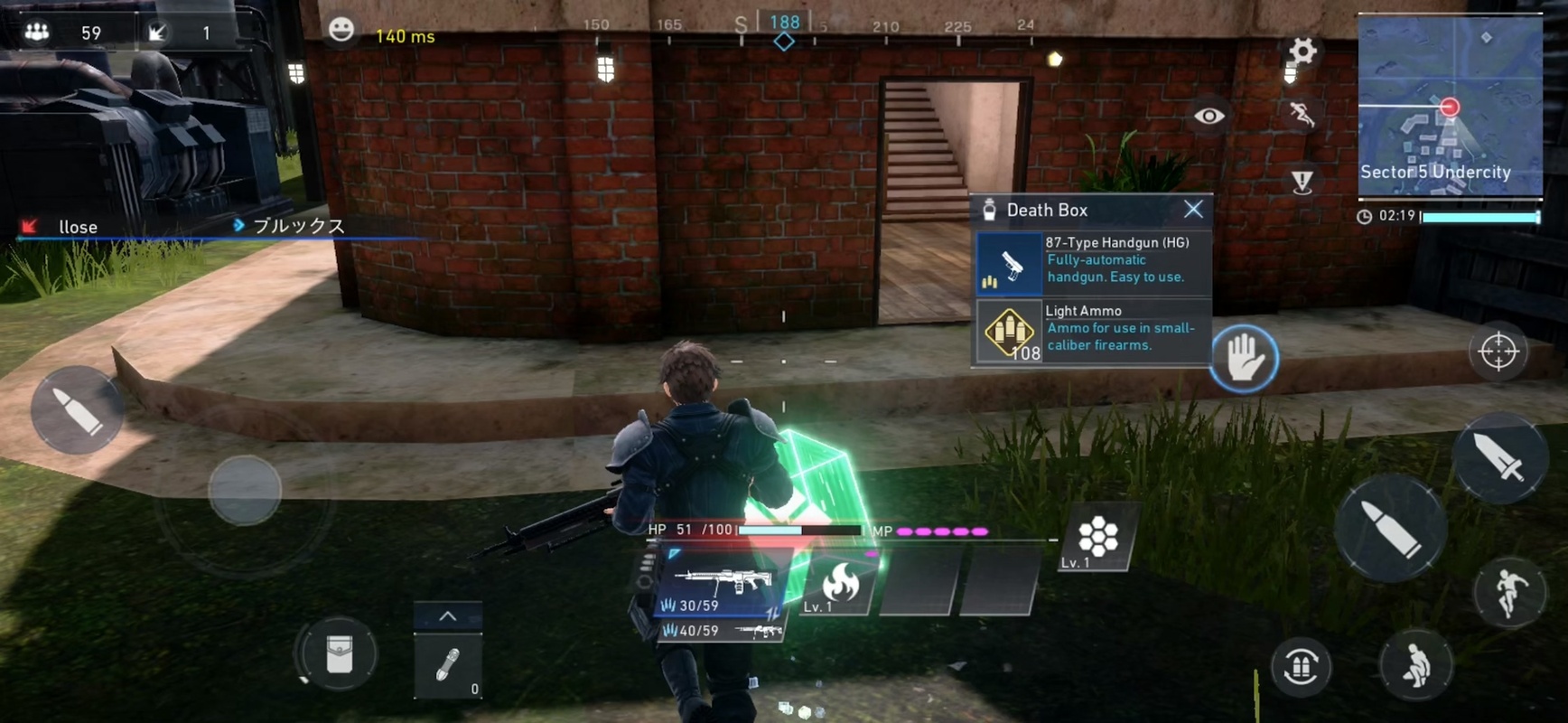Image resolution: width=1568 pixels, height=723 pixels.
Task: Take the Light Ammo stack
Action: point(1092,331)
